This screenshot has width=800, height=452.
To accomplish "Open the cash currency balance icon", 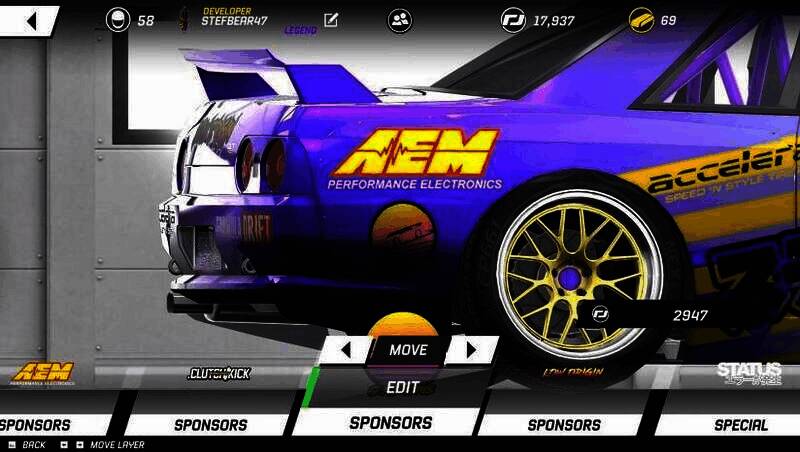I will (x=514, y=20).
